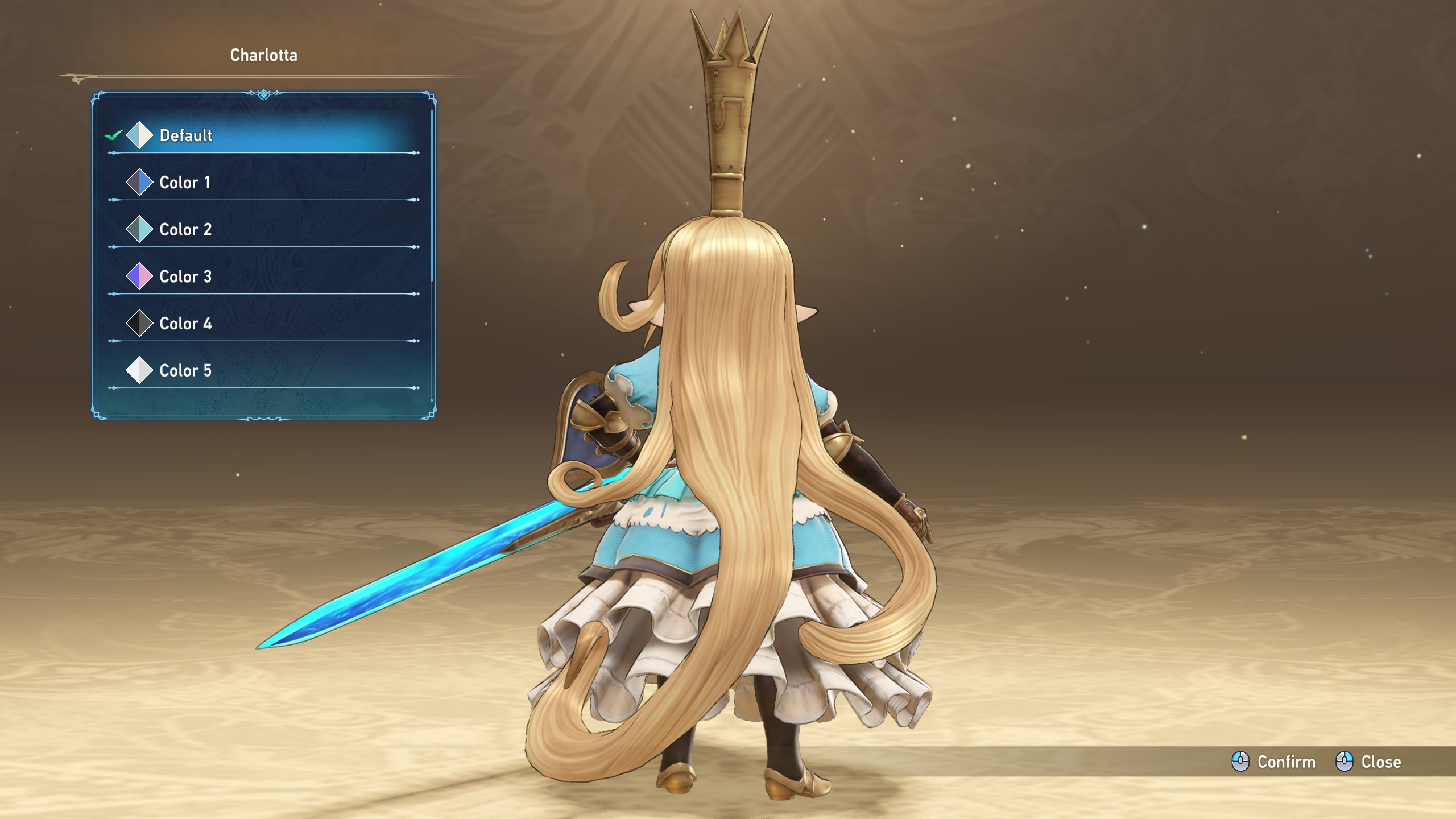
Task: Close the color selection screen
Action: pos(1368,762)
